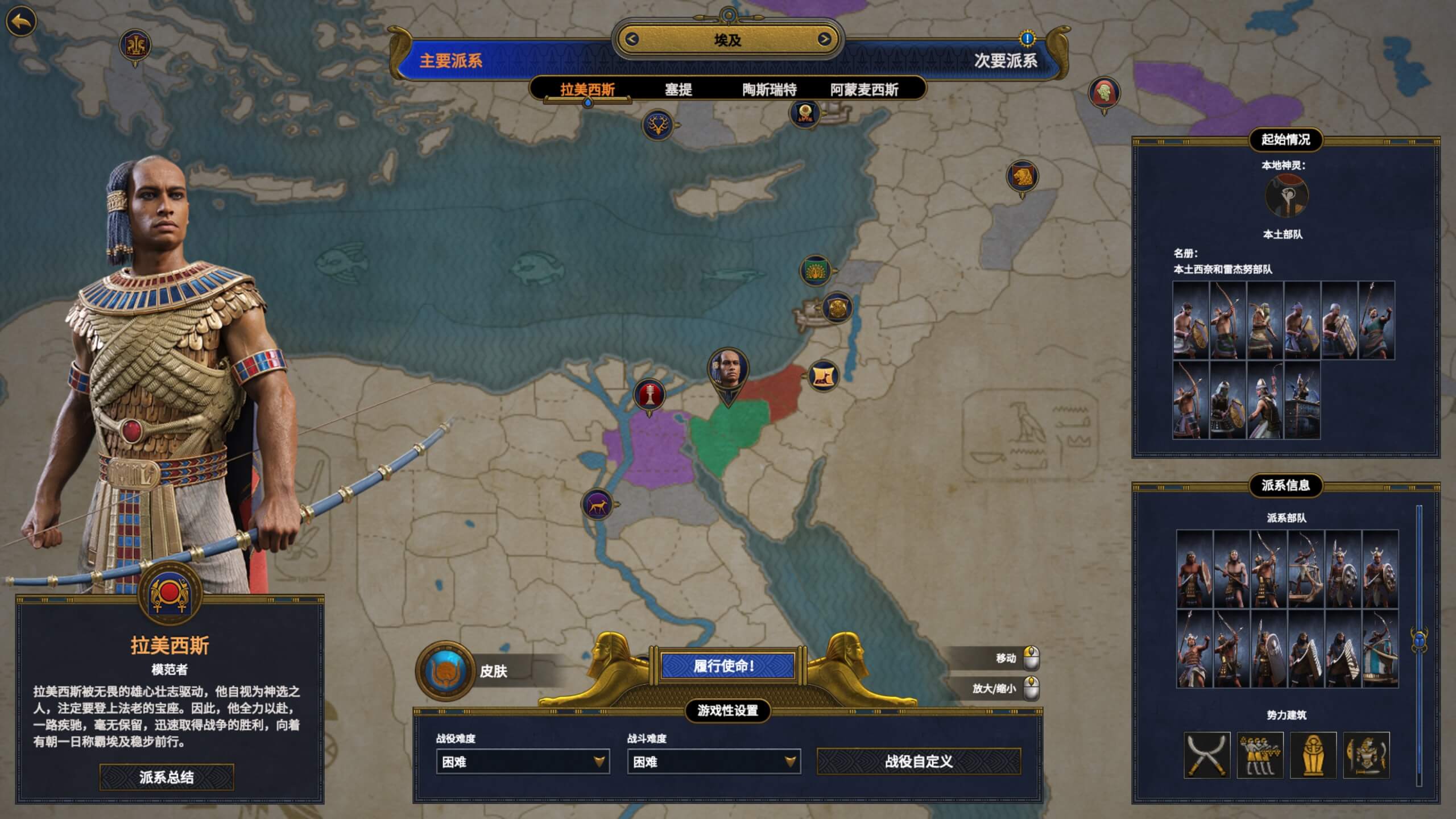The width and height of the screenshot is (1456, 819).
Task: Start the campaign with 履行使命!
Action: point(727,665)
